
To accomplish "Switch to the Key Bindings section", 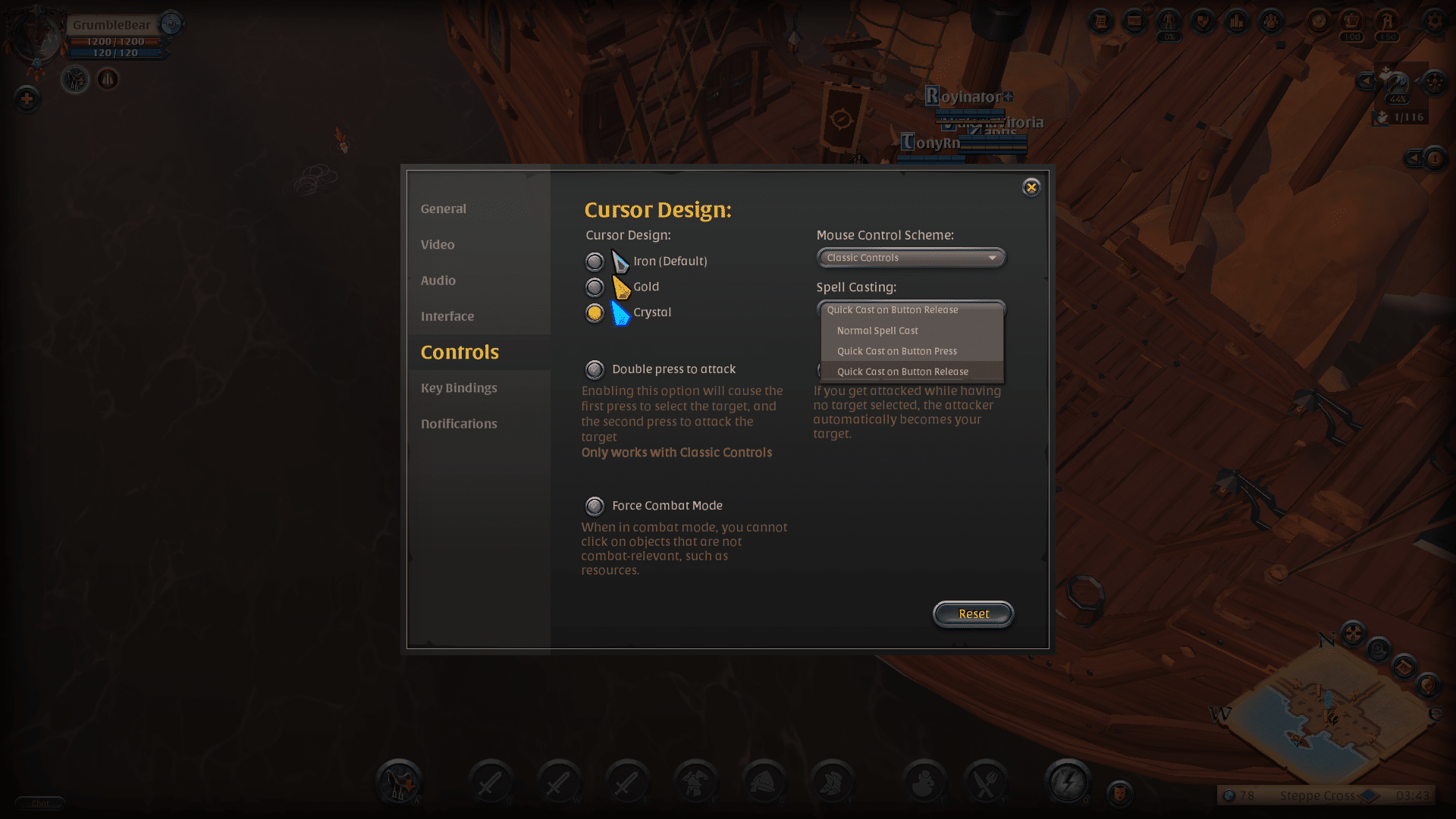I will [x=459, y=388].
